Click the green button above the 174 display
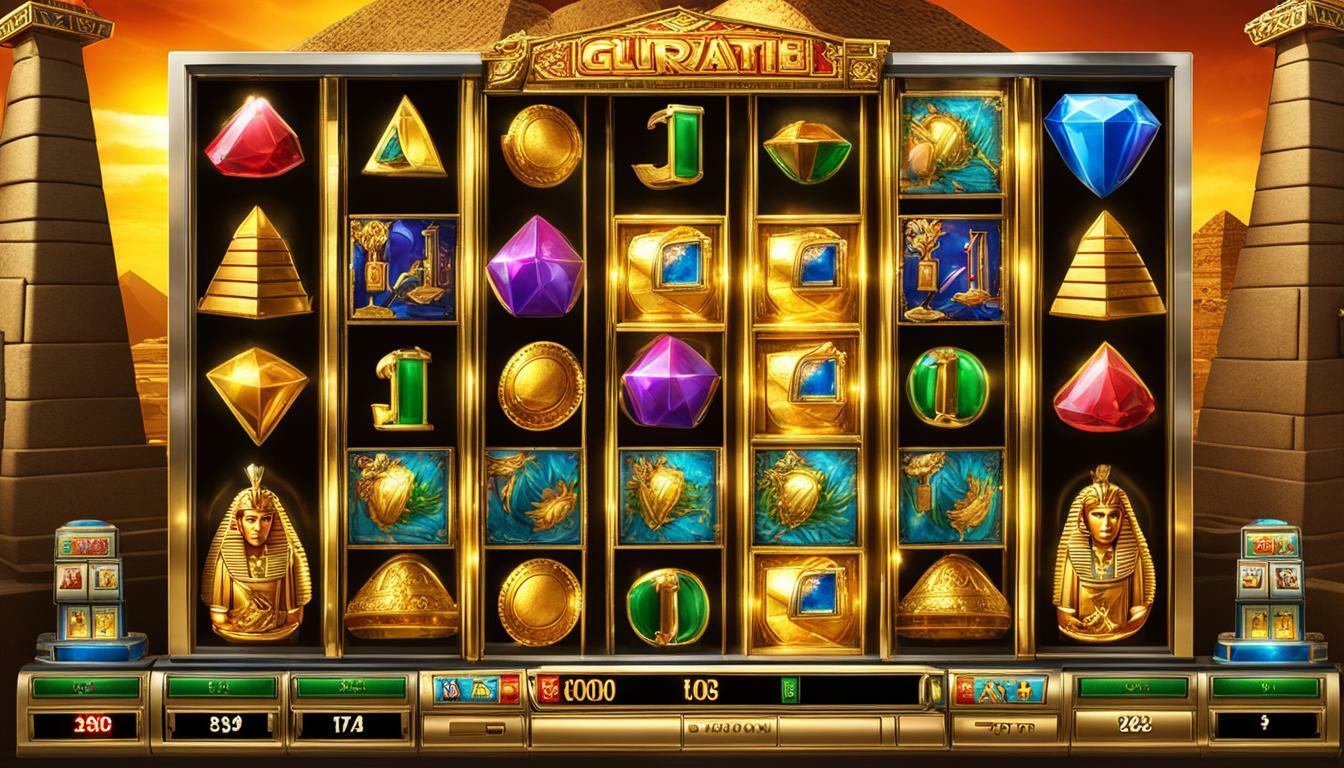The image size is (1344, 768). click(351, 687)
